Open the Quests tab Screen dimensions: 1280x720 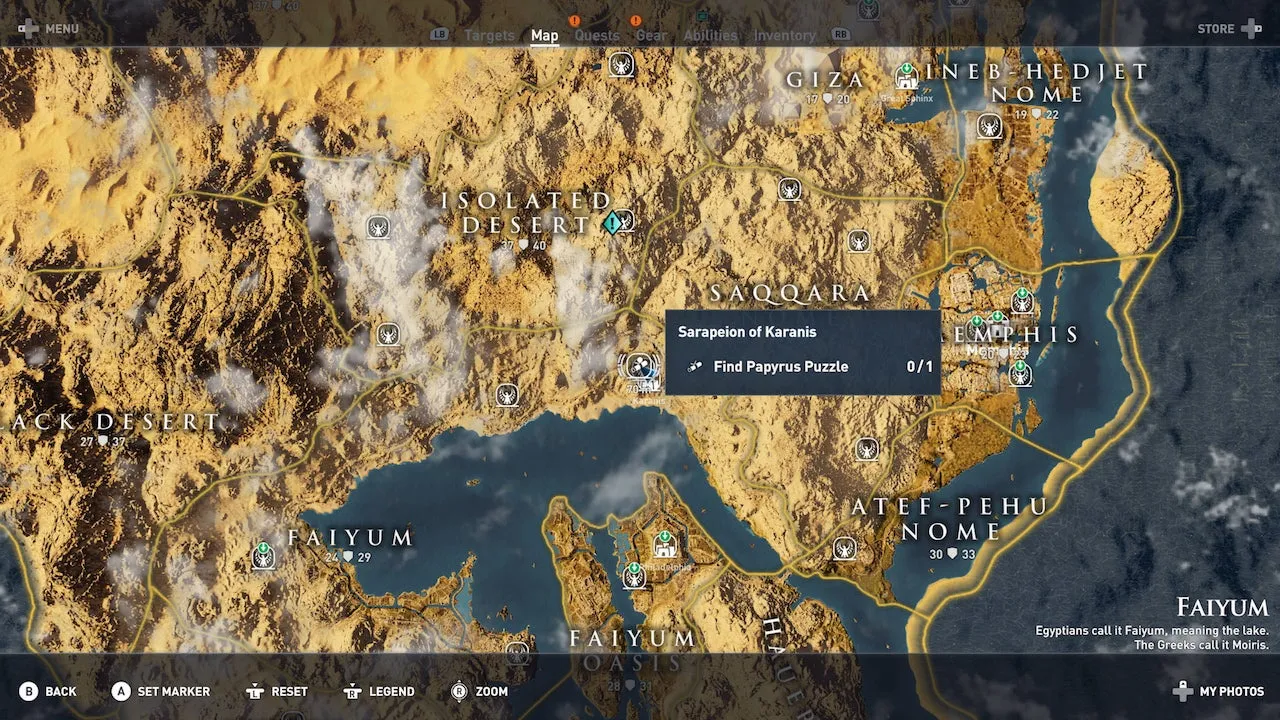point(597,36)
